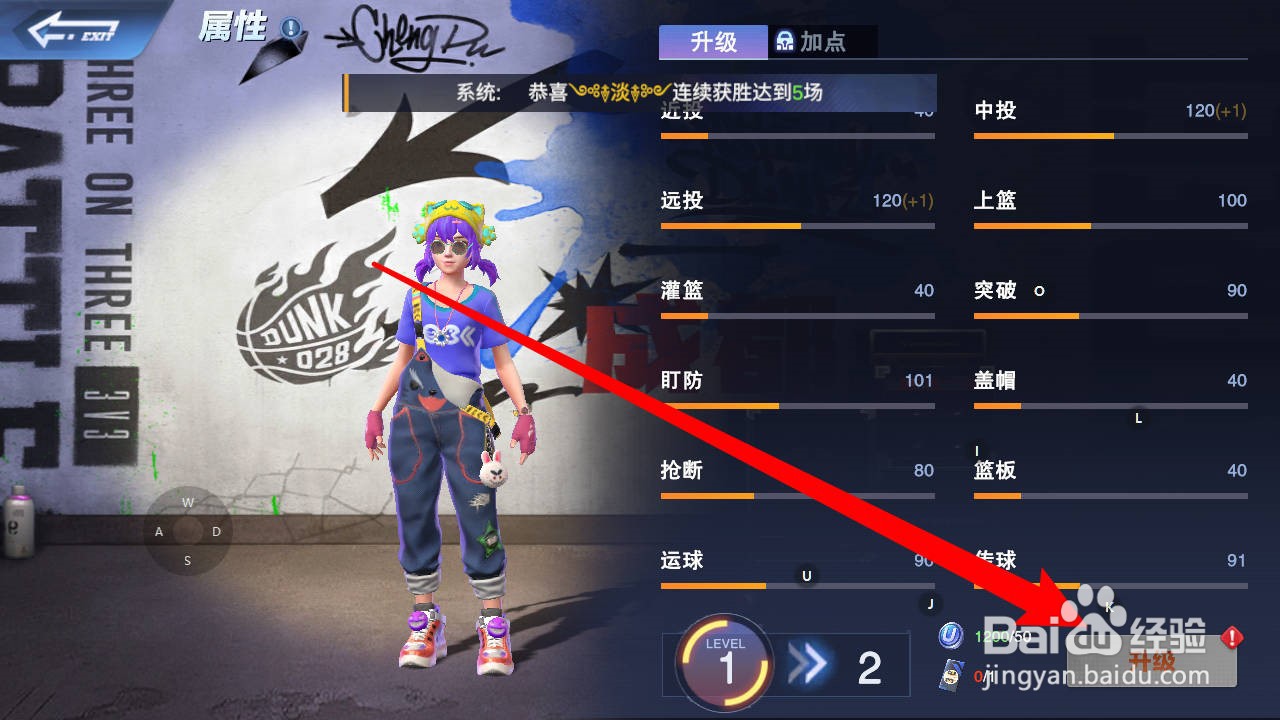Expand next level via double chevron arrows
This screenshot has height=720, width=1280.
click(x=810, y=663)
